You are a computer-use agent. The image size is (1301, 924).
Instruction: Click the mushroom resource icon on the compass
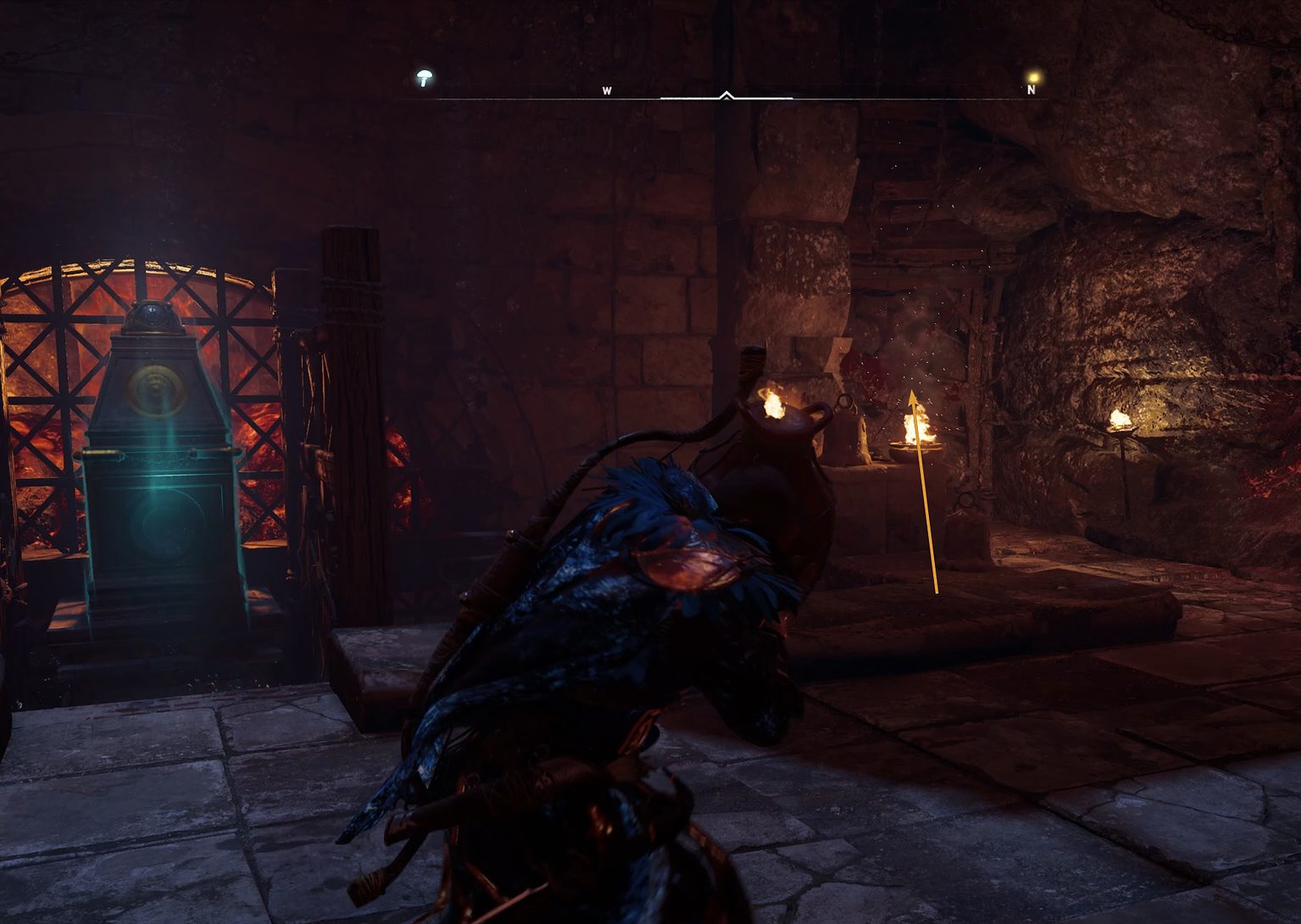coord(422,79)
